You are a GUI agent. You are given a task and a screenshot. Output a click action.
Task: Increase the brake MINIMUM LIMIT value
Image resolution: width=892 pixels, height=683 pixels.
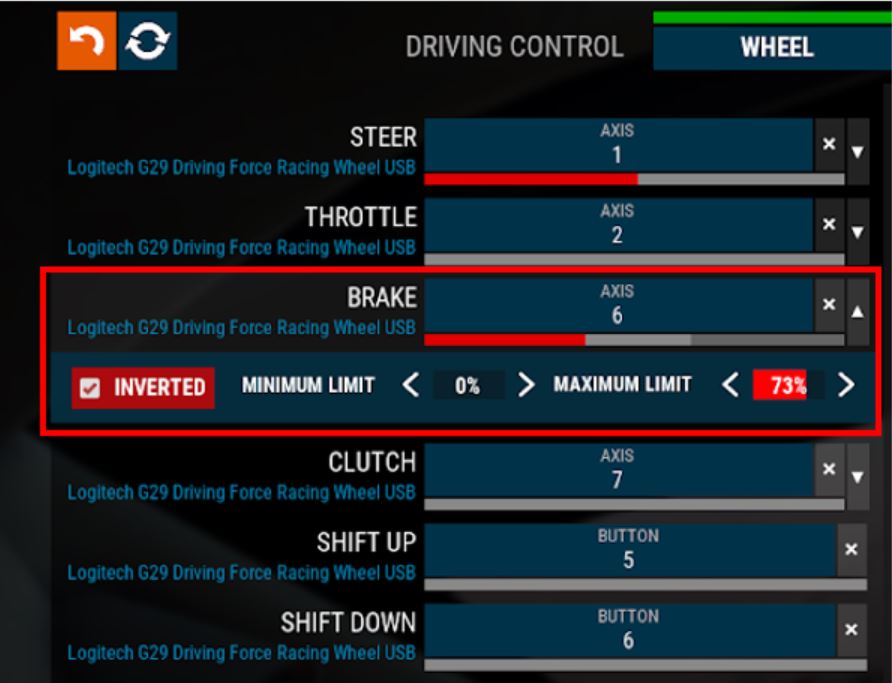[x=526, y=385]
